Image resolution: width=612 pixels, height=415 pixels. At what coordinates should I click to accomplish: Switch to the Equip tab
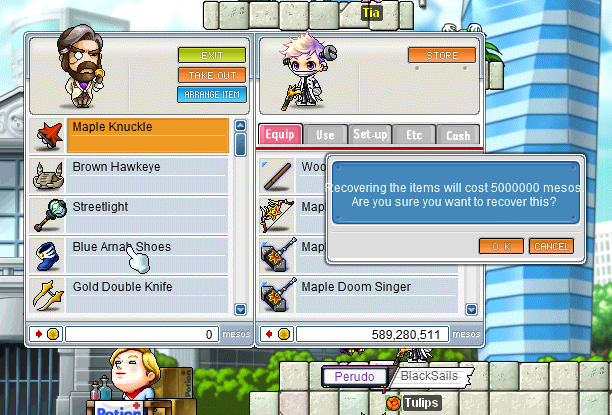point(280,136)
